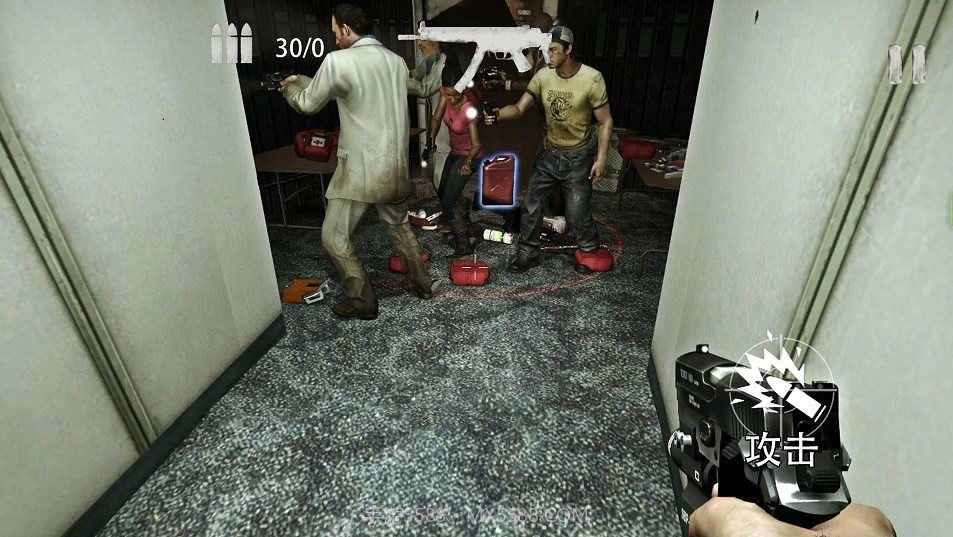Tap the three-bullet reload icon

[231, 45]
